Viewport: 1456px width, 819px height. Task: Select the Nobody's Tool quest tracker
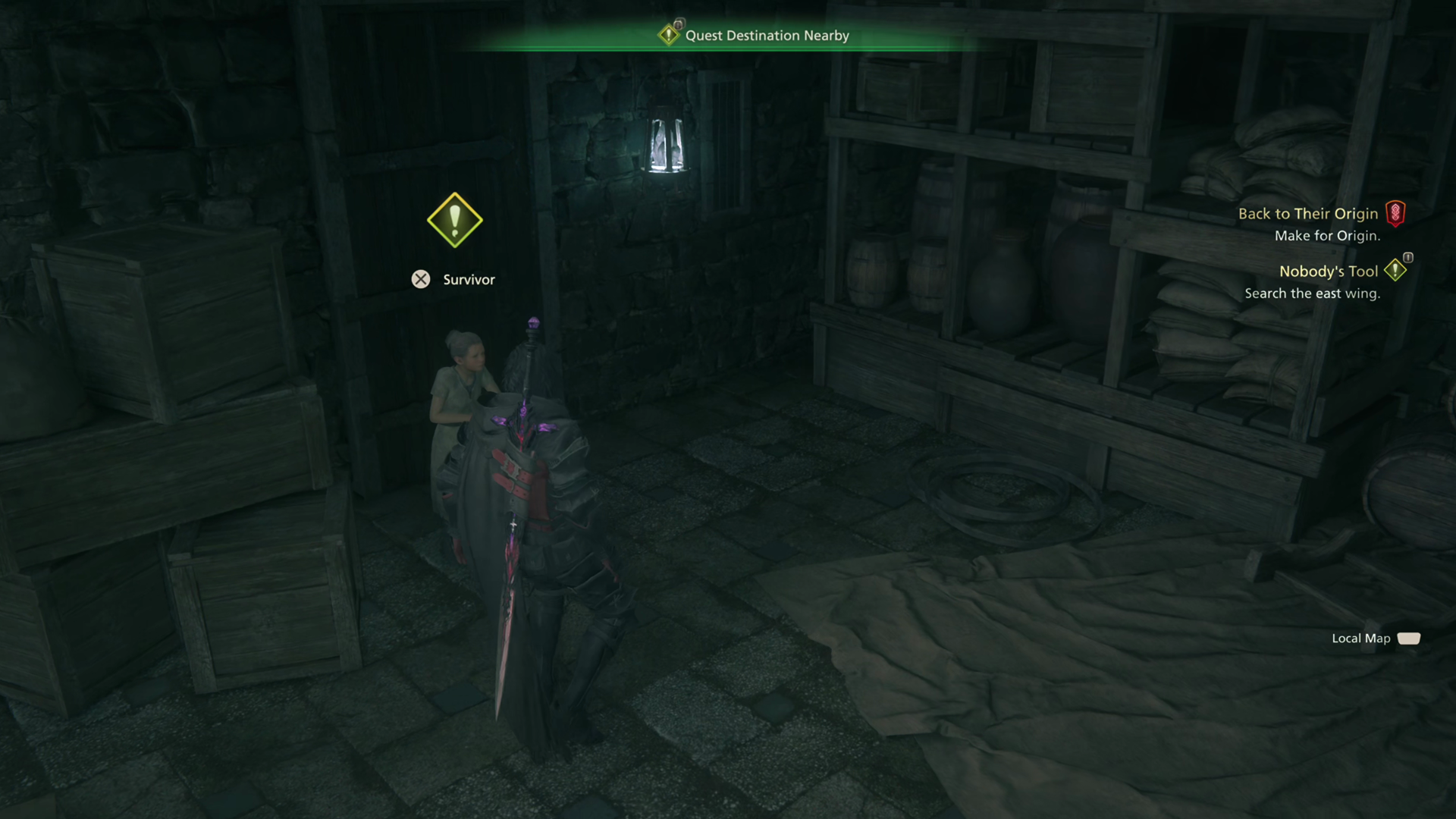(x=1328, y=271)
